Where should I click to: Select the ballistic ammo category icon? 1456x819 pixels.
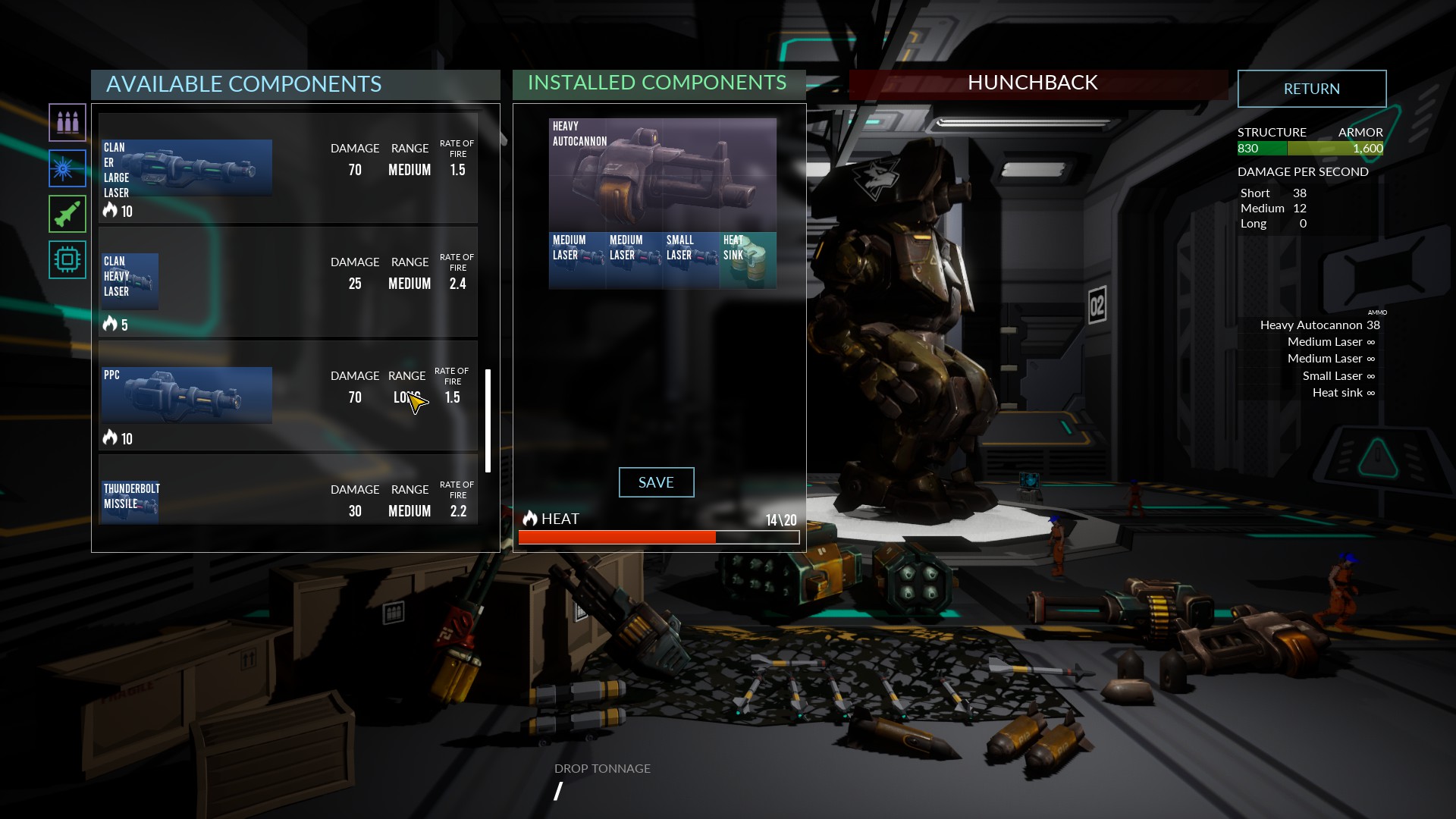pyautogui.click(x=67, y=123)
